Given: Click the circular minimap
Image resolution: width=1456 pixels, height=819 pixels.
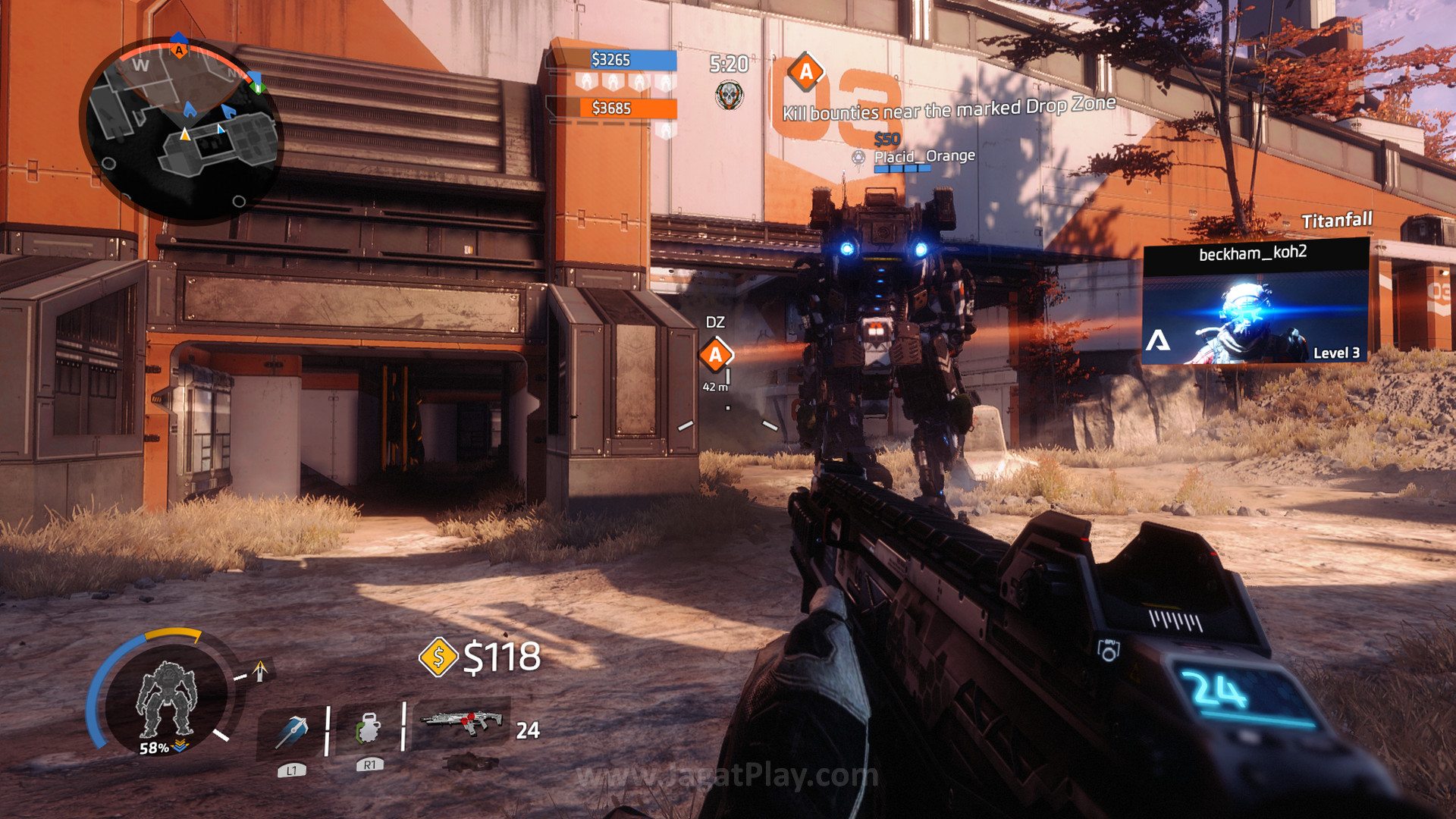Looking at the screenshot, I should pyautogui.click(x=182, y=130).
